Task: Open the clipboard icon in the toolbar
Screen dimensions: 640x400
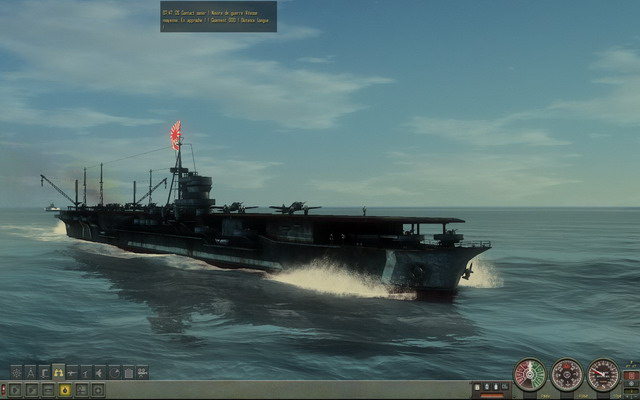Action: pos(128,373)
